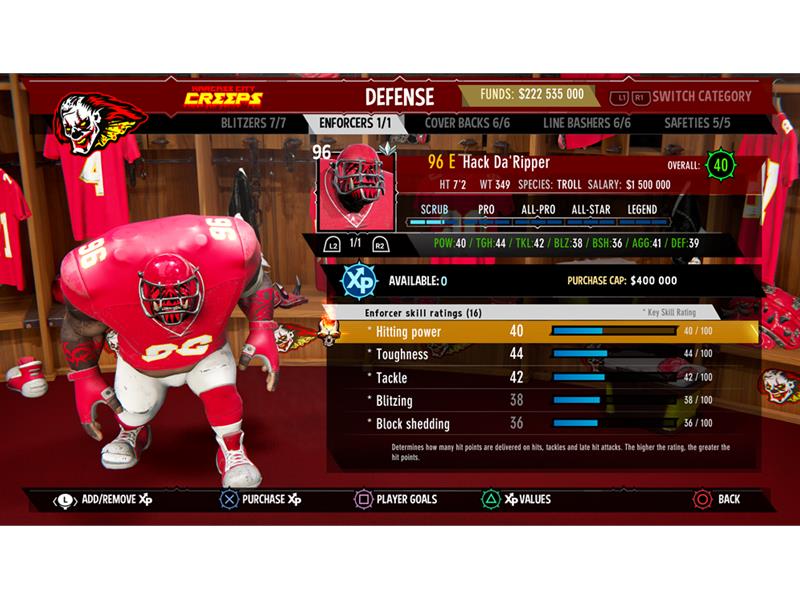800x600 pixels.
Task: Purchase XP for this player
Action: point(258,499)
